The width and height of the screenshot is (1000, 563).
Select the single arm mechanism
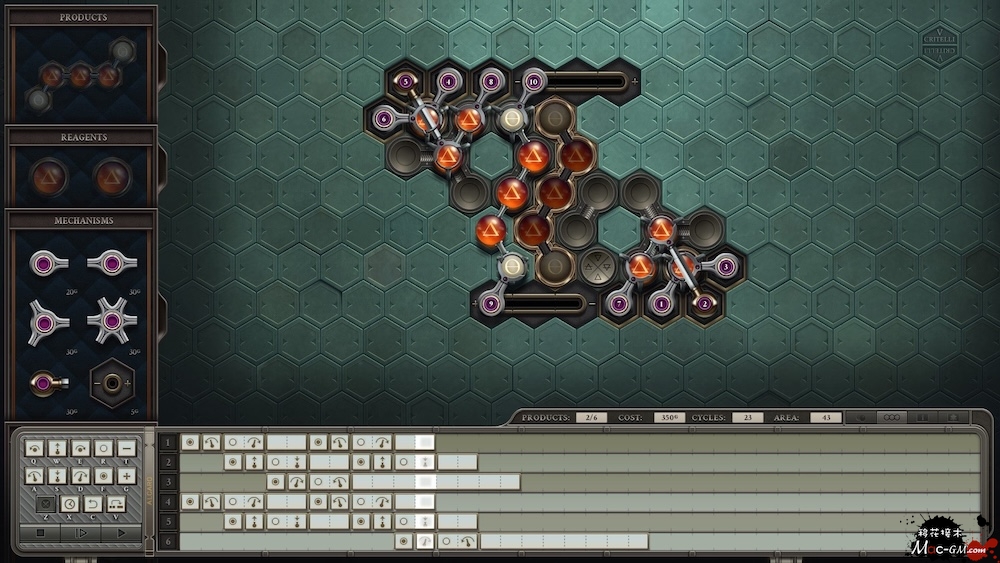tap(47, 264)
